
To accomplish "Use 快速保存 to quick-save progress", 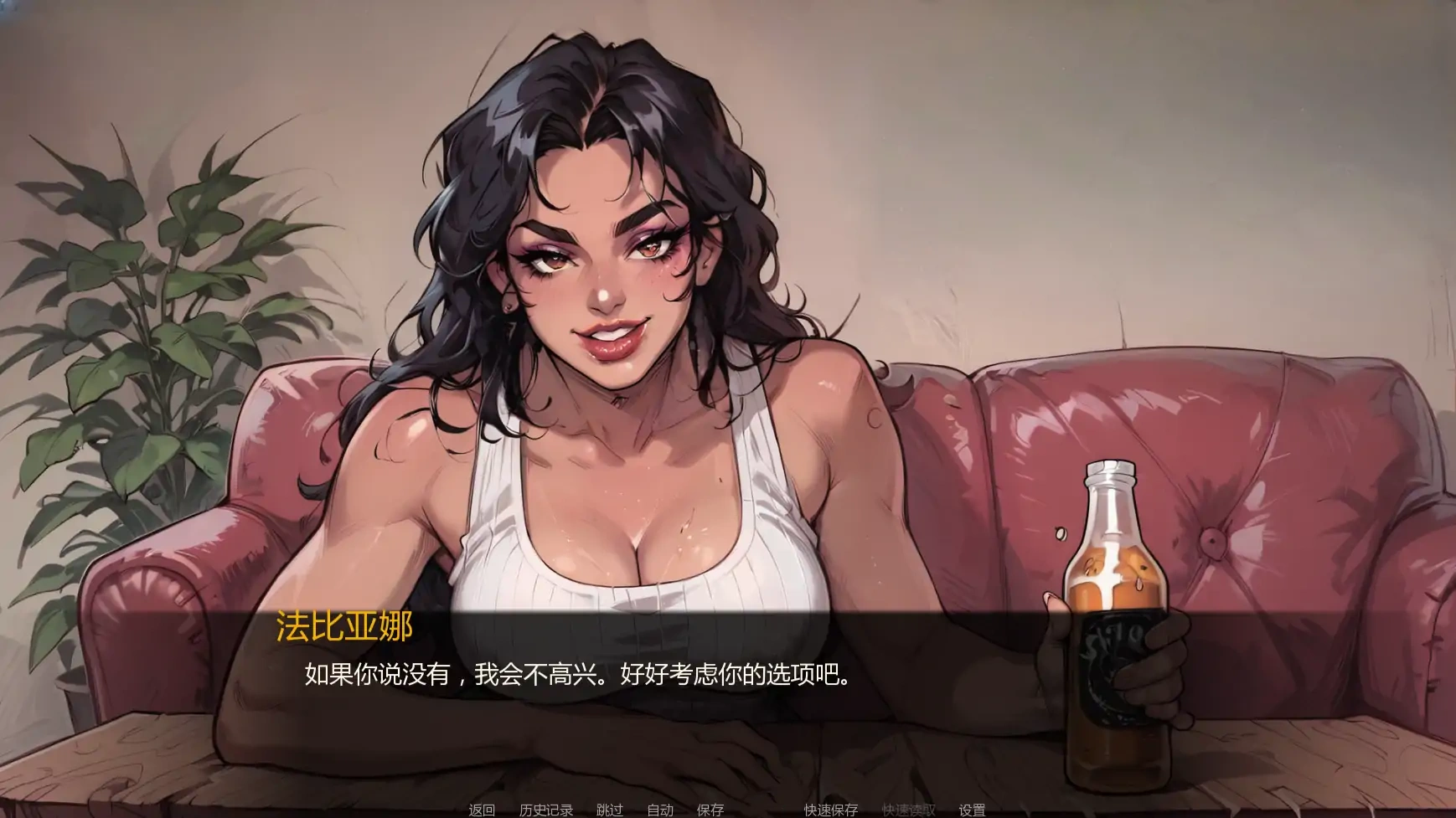I will [831, 810].
